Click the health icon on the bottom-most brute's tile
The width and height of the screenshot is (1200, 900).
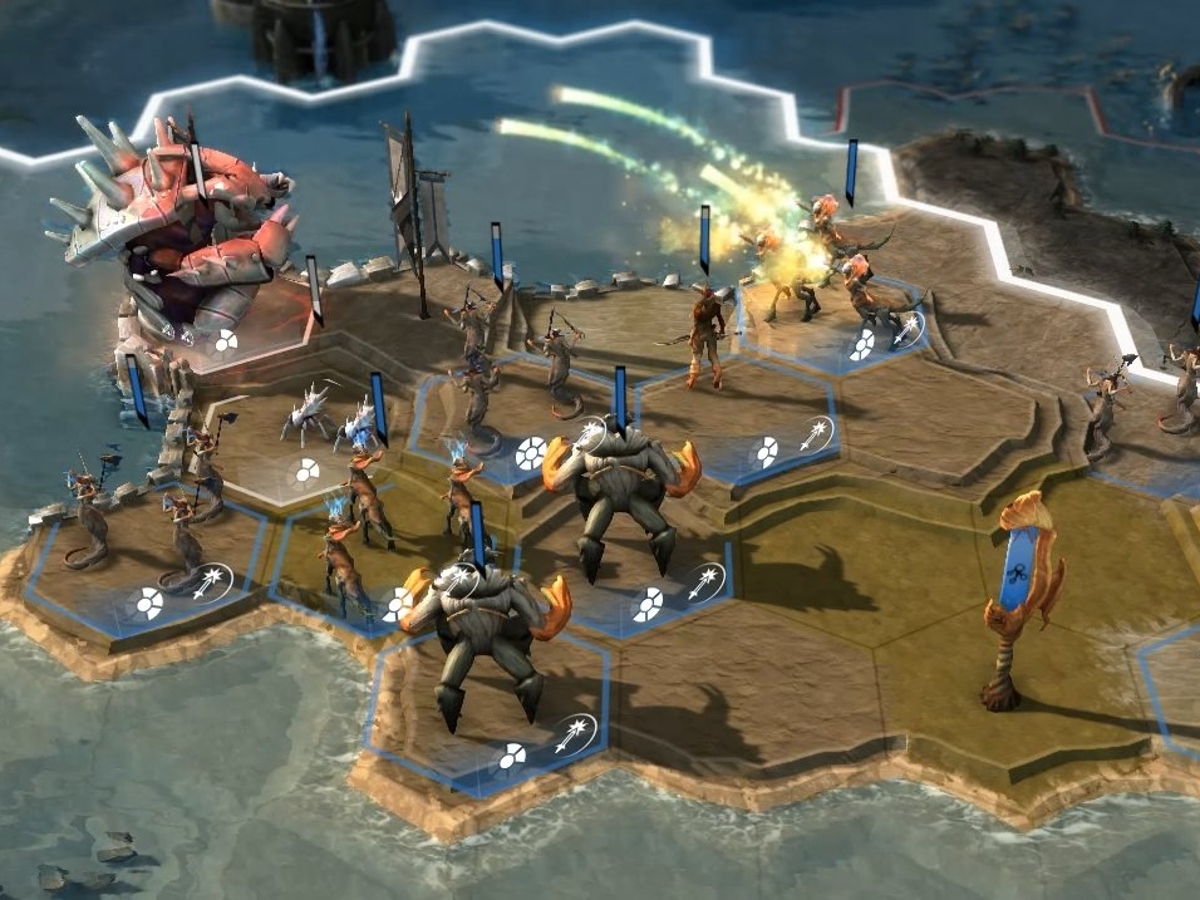(512, 756)
